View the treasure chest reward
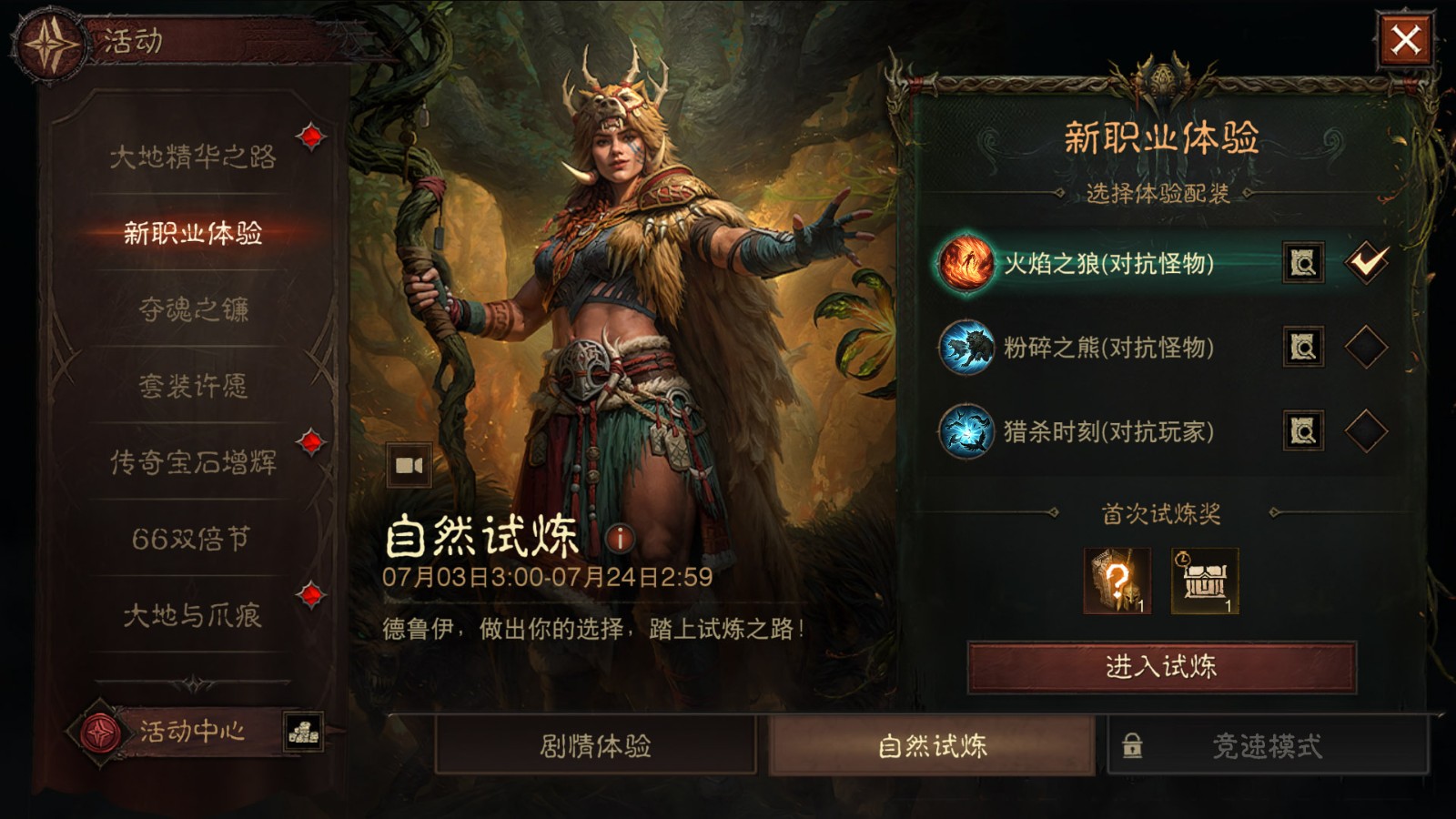 pos(1205,581)
